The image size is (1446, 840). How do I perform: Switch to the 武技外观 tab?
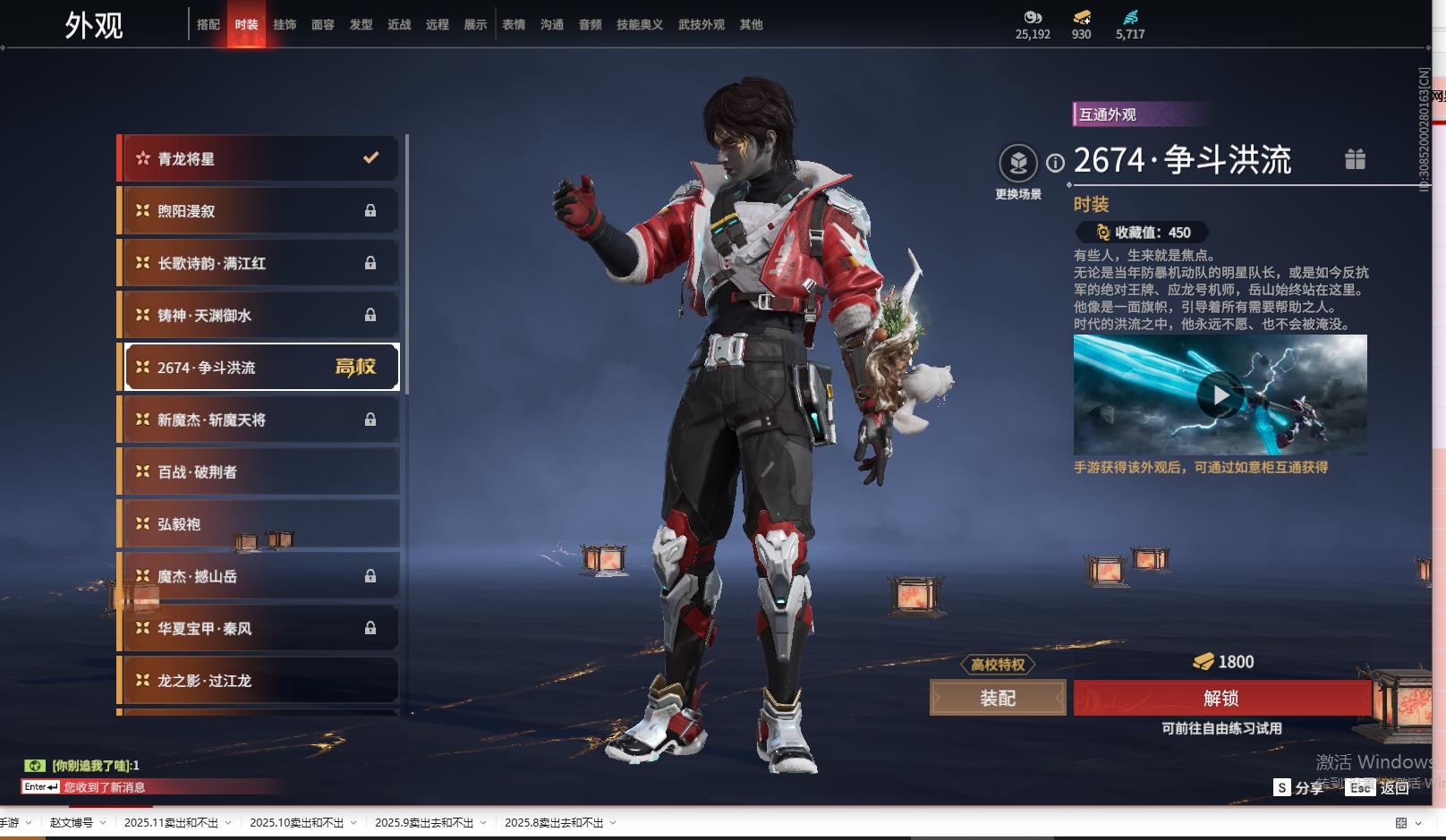click(x=701, y=25)
